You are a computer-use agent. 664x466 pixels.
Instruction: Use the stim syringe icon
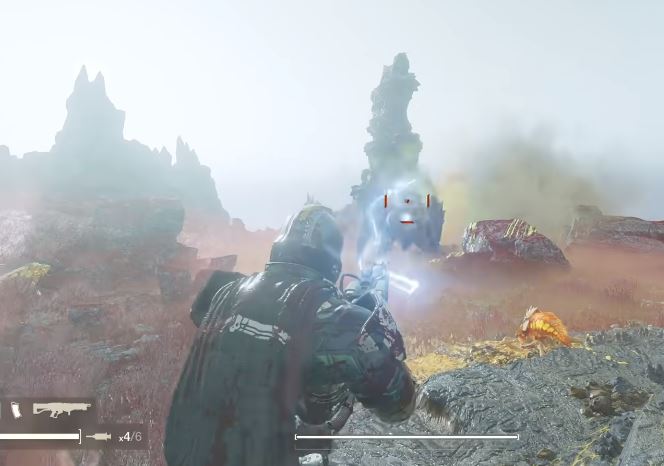pyautogui.click(x=101, y=436)
